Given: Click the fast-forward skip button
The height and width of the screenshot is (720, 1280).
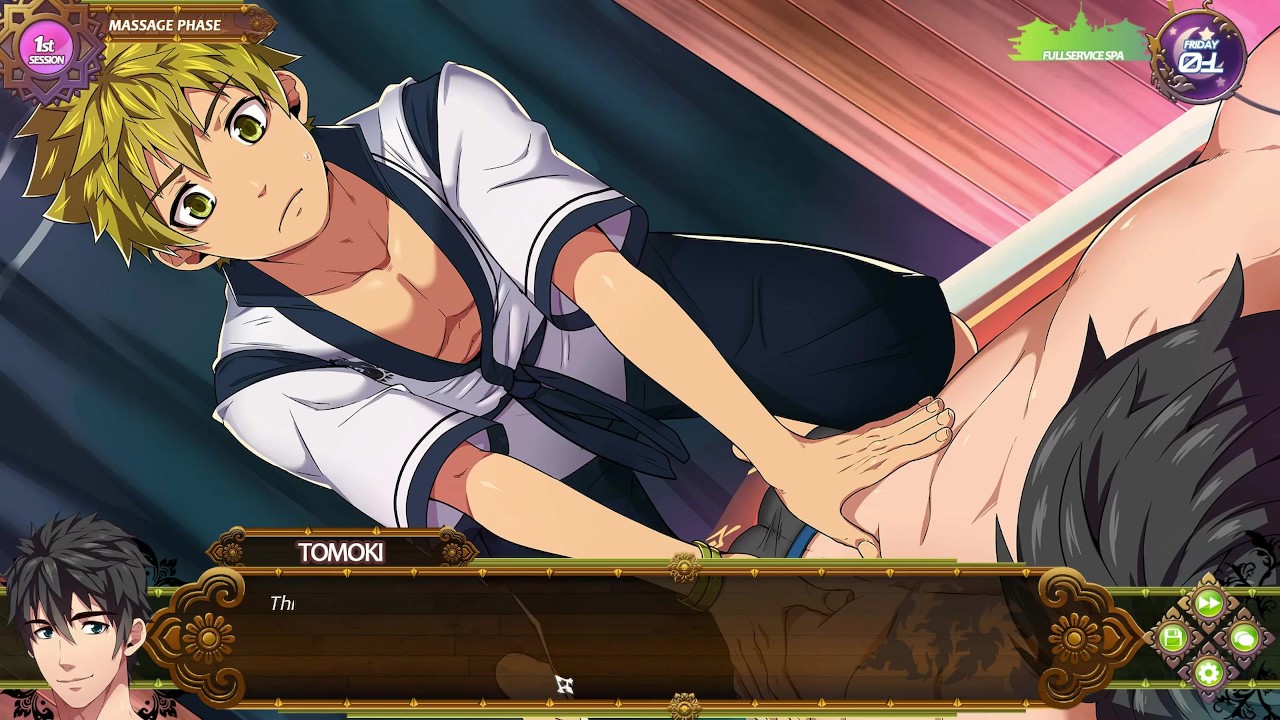Looking at the screenshot, I should tap(1208, 603).
